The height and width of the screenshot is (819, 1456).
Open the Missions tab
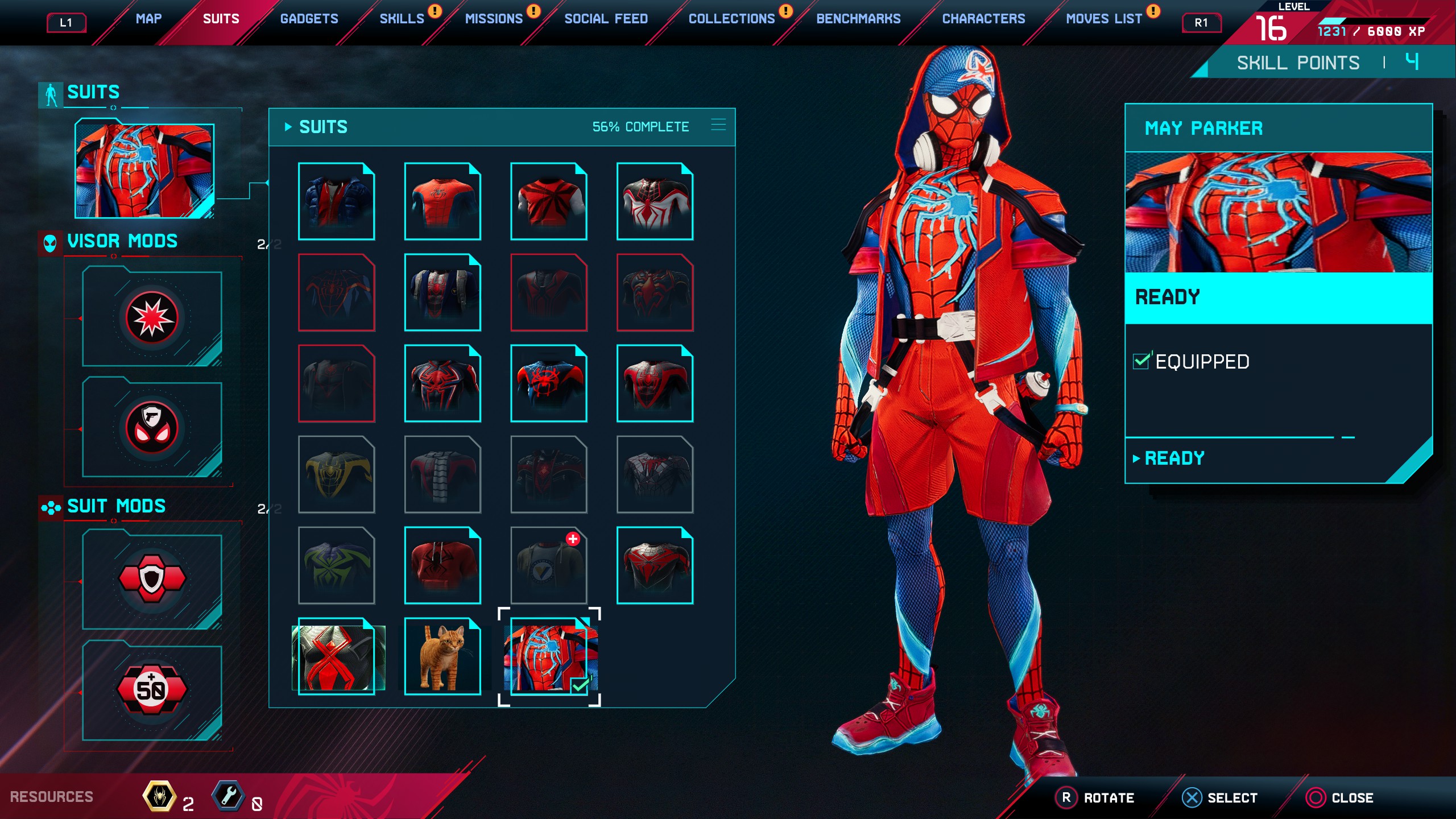point(493,19)
